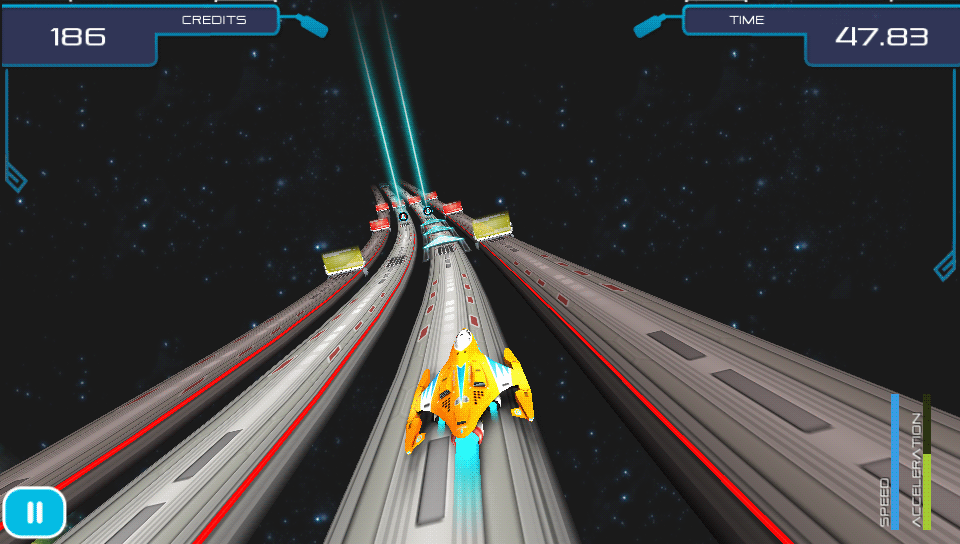Pause the race with the pause button
Screen dimensions: 960x544
point(34,513)
